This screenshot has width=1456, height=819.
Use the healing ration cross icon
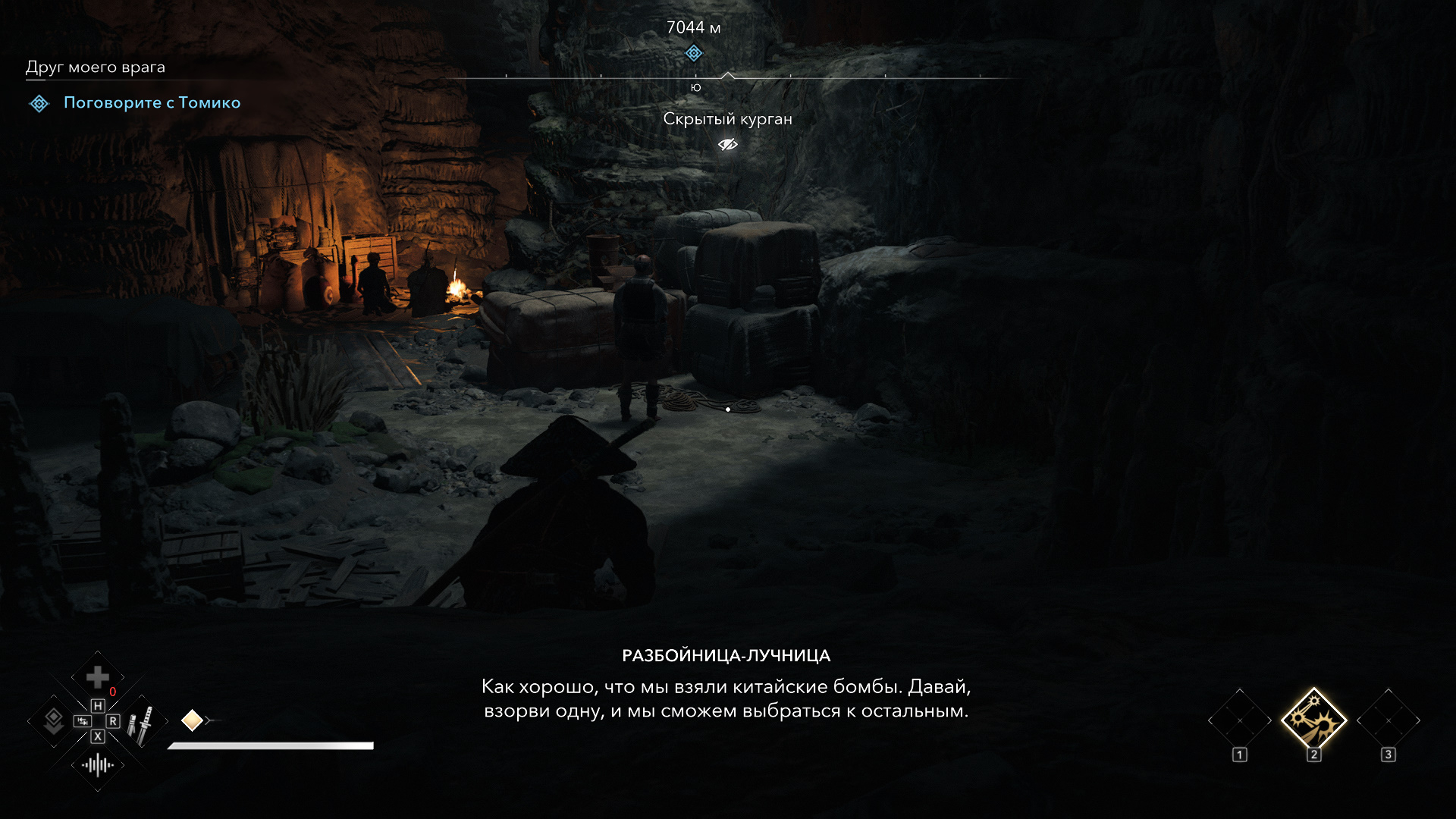[x=97, y=676]
